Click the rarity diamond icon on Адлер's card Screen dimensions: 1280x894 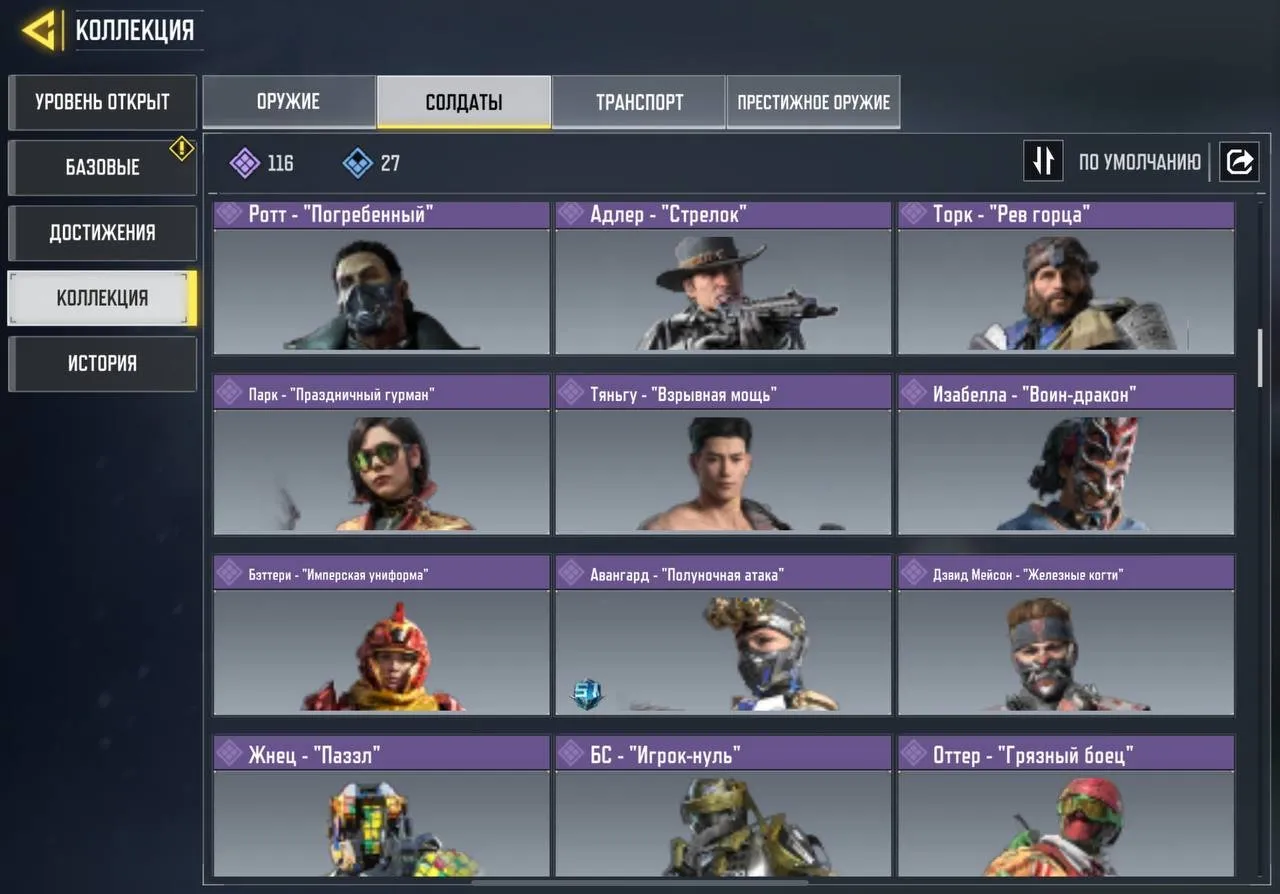572,213
